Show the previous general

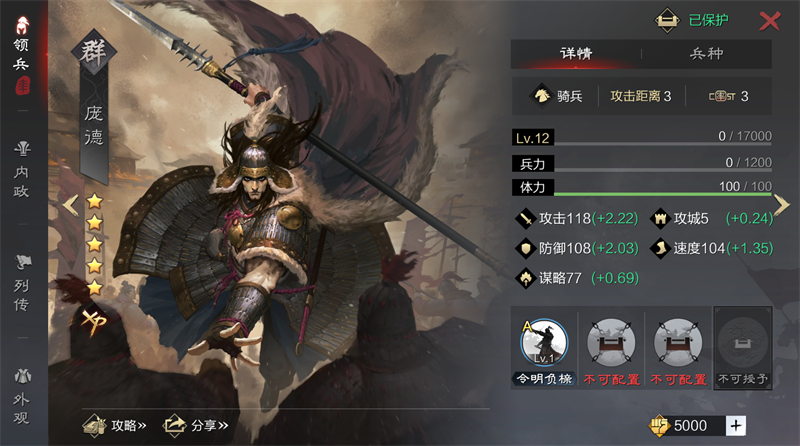click(x=70, y=204)
